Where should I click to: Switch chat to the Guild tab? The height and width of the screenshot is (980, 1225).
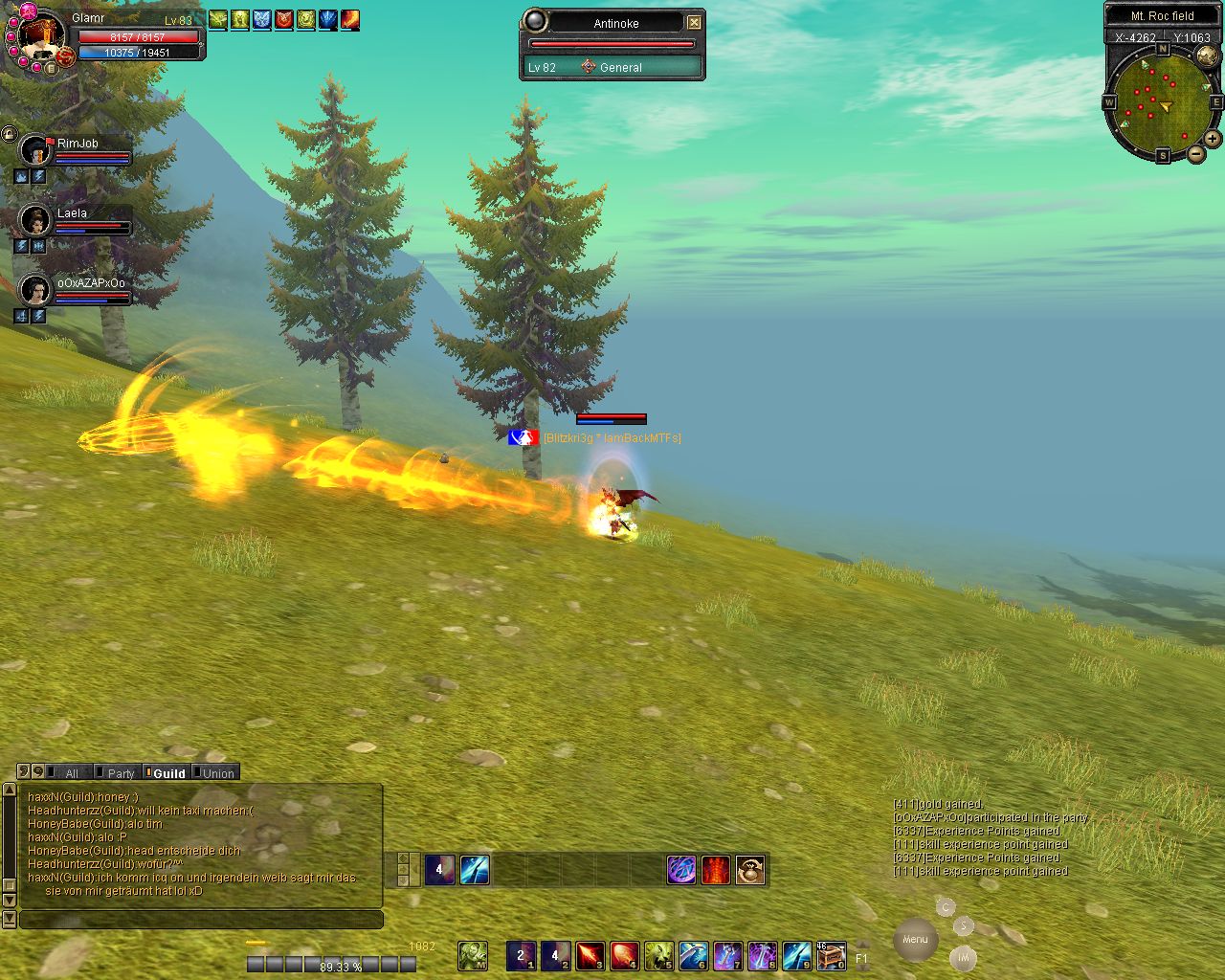(x=168, y=773)
